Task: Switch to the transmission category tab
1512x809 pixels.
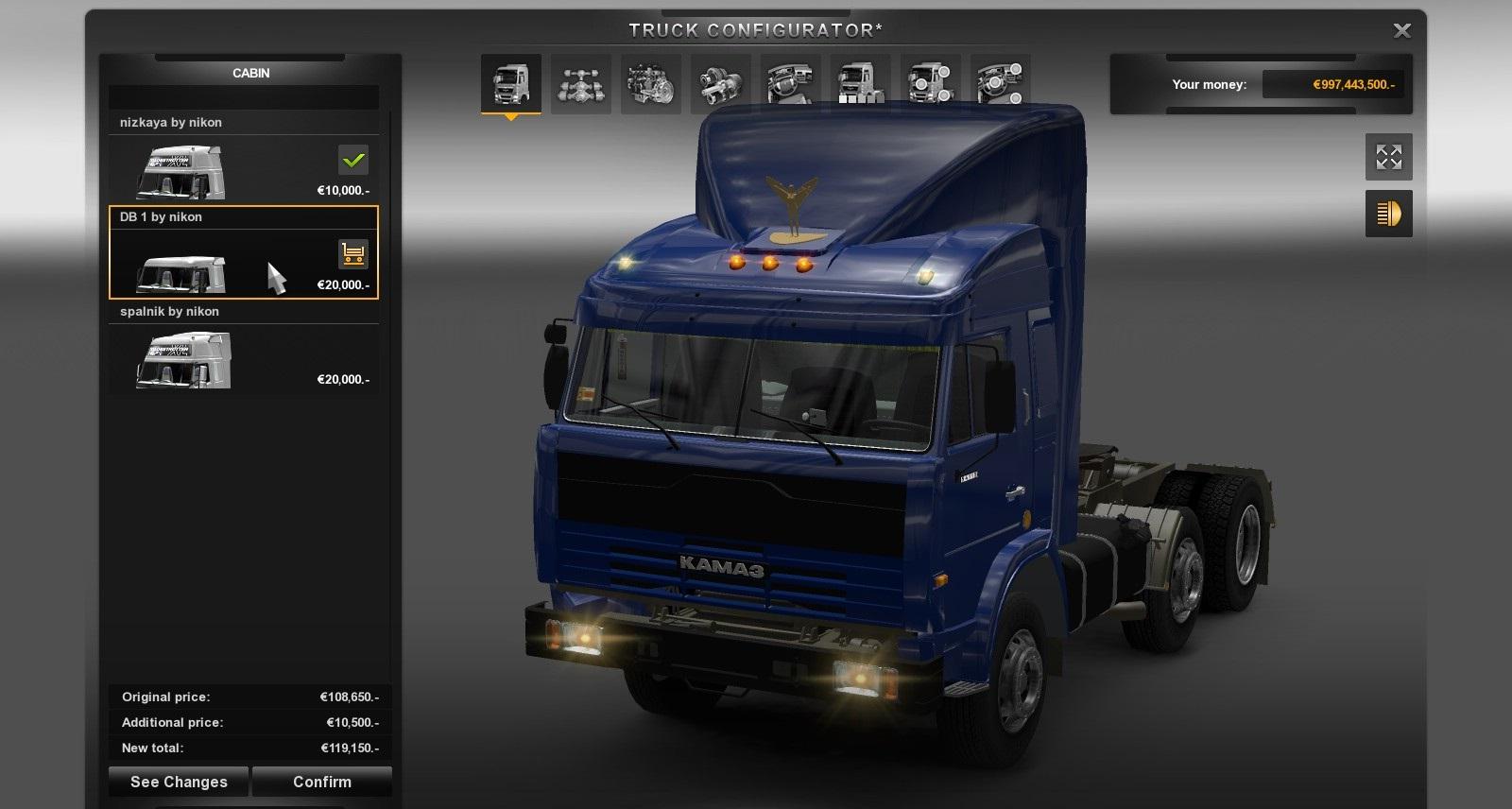Action: 720,84
